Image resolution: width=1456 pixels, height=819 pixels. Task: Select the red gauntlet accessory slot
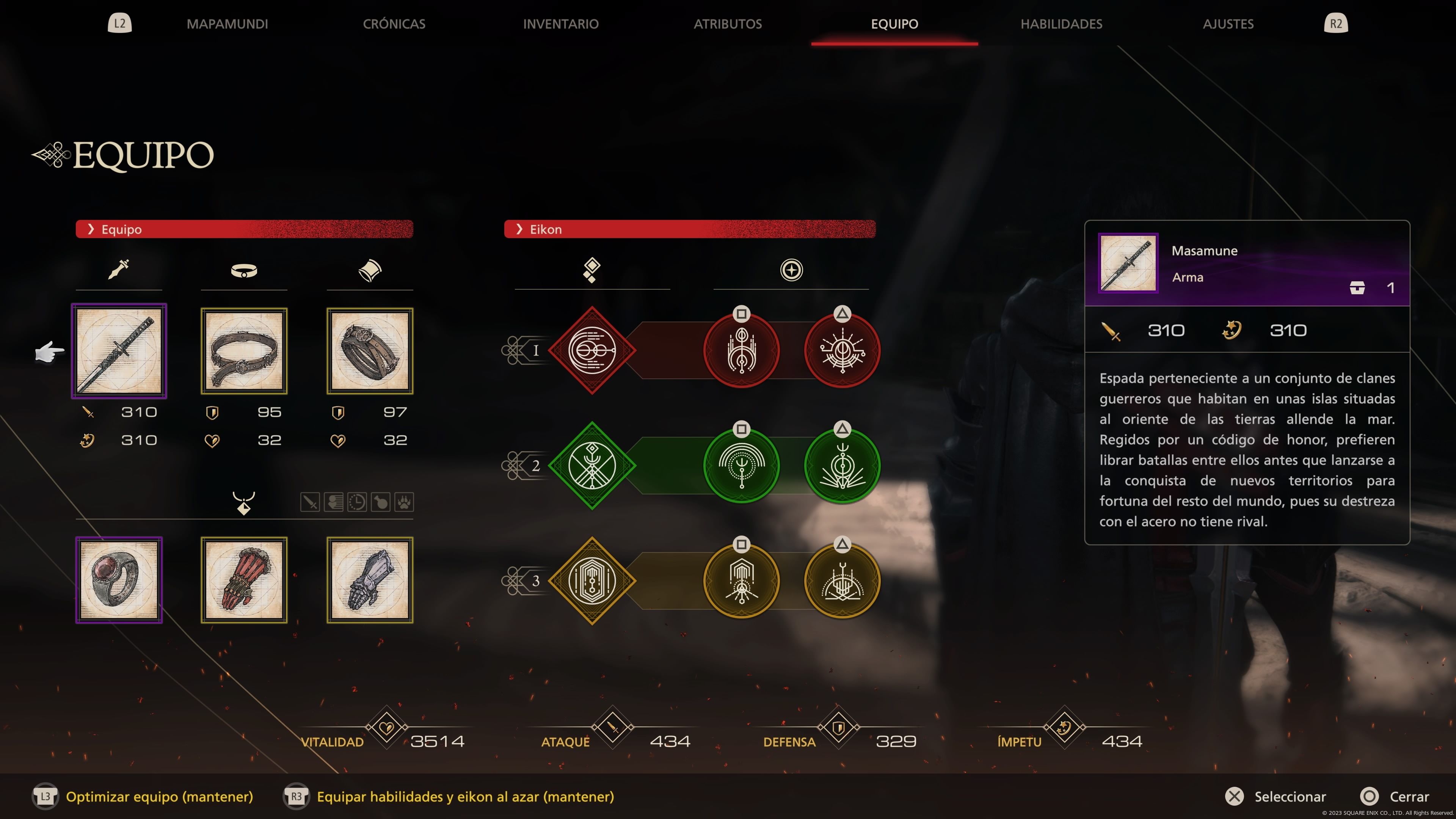click(x=244, y=580)
